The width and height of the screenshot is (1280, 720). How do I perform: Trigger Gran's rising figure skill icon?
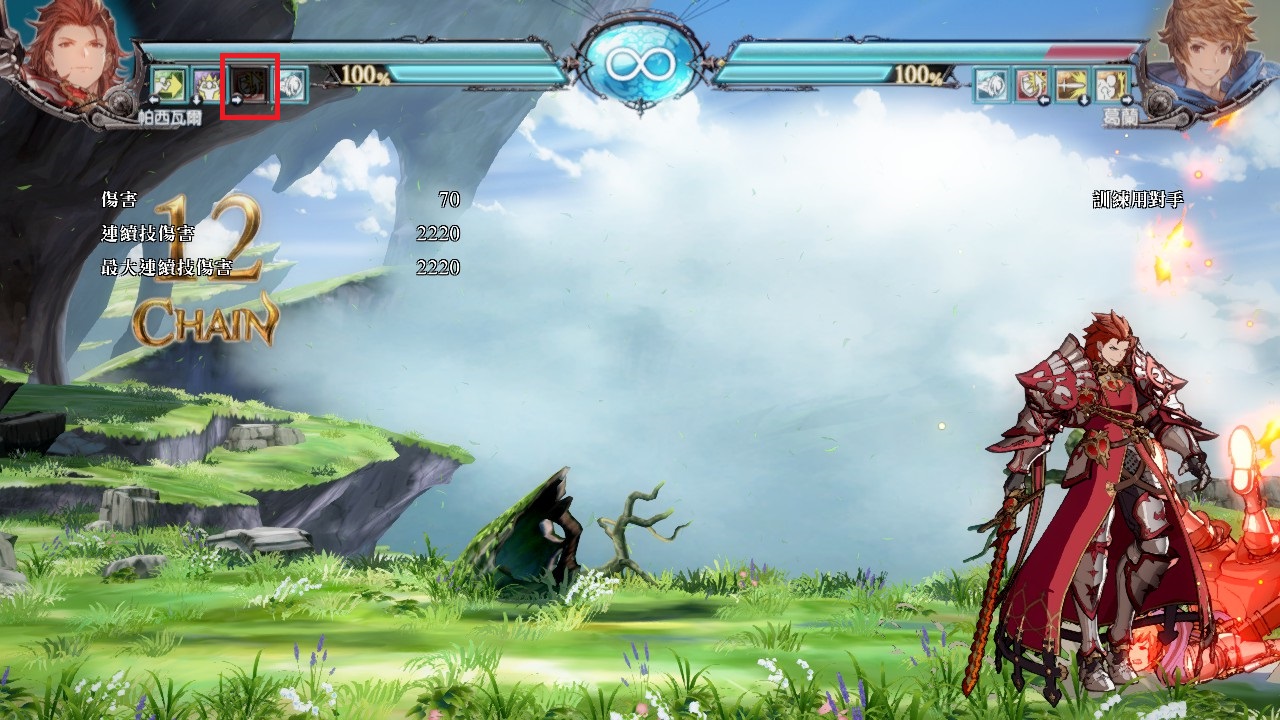[1110, 84]
